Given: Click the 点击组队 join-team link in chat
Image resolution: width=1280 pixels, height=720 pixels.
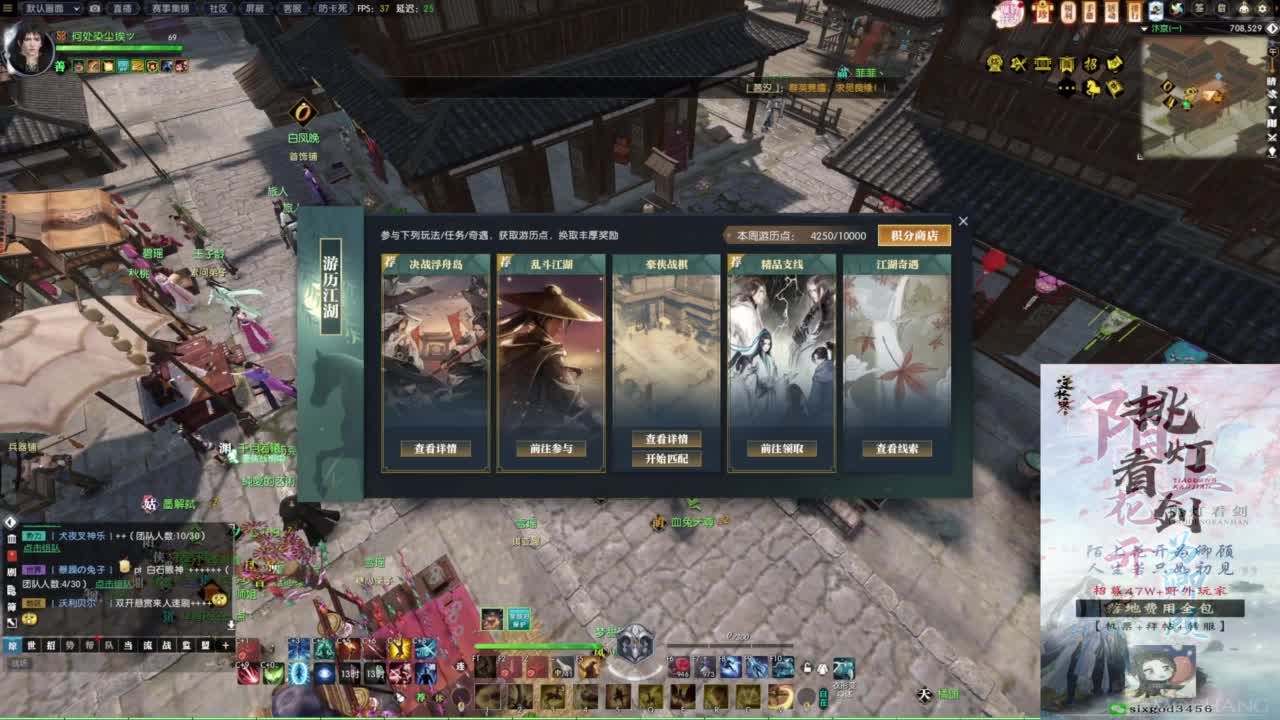Looking at the screenshot, I should 41,548.
